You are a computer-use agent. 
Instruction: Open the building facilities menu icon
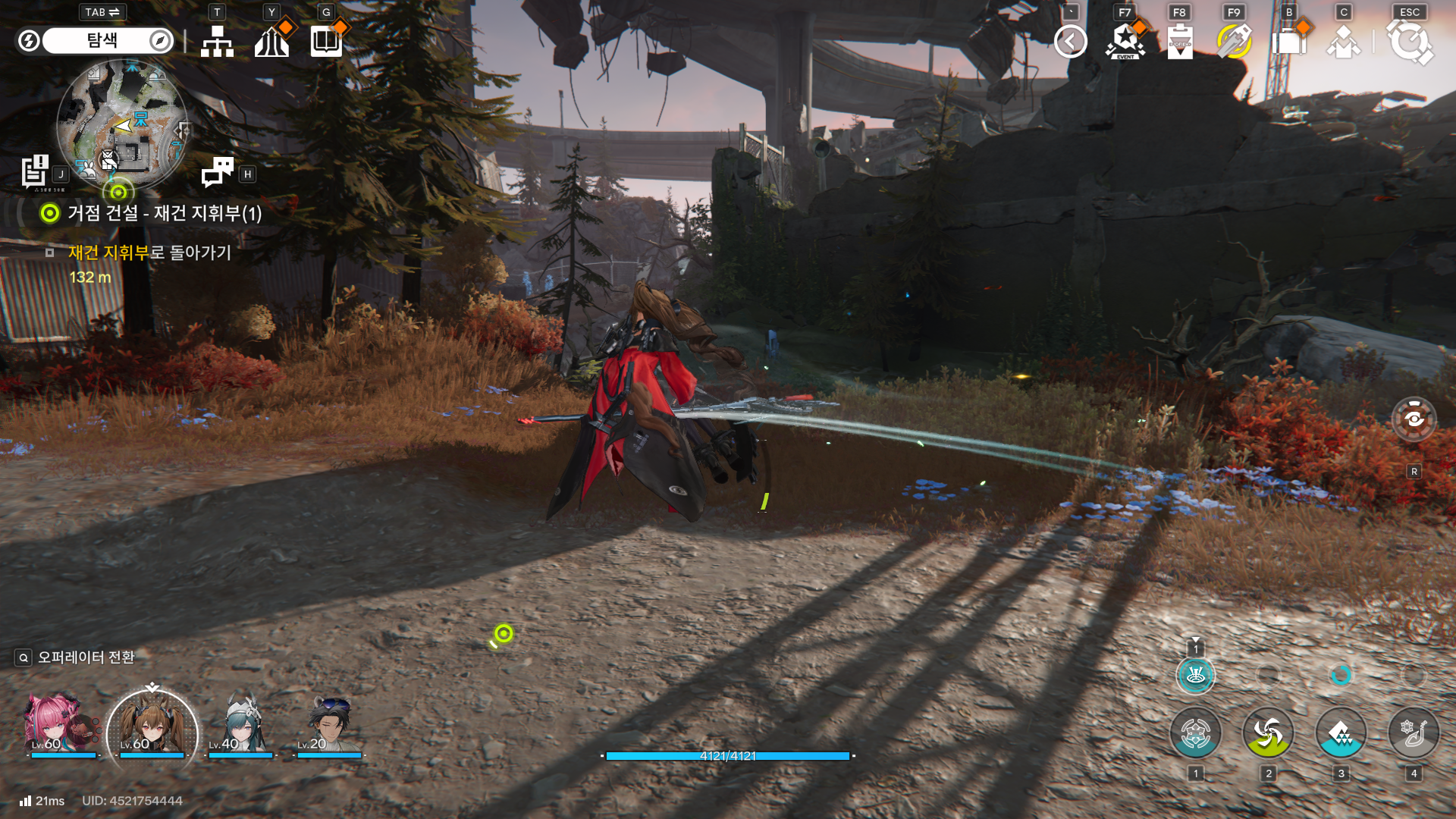(x=271, y=42)
